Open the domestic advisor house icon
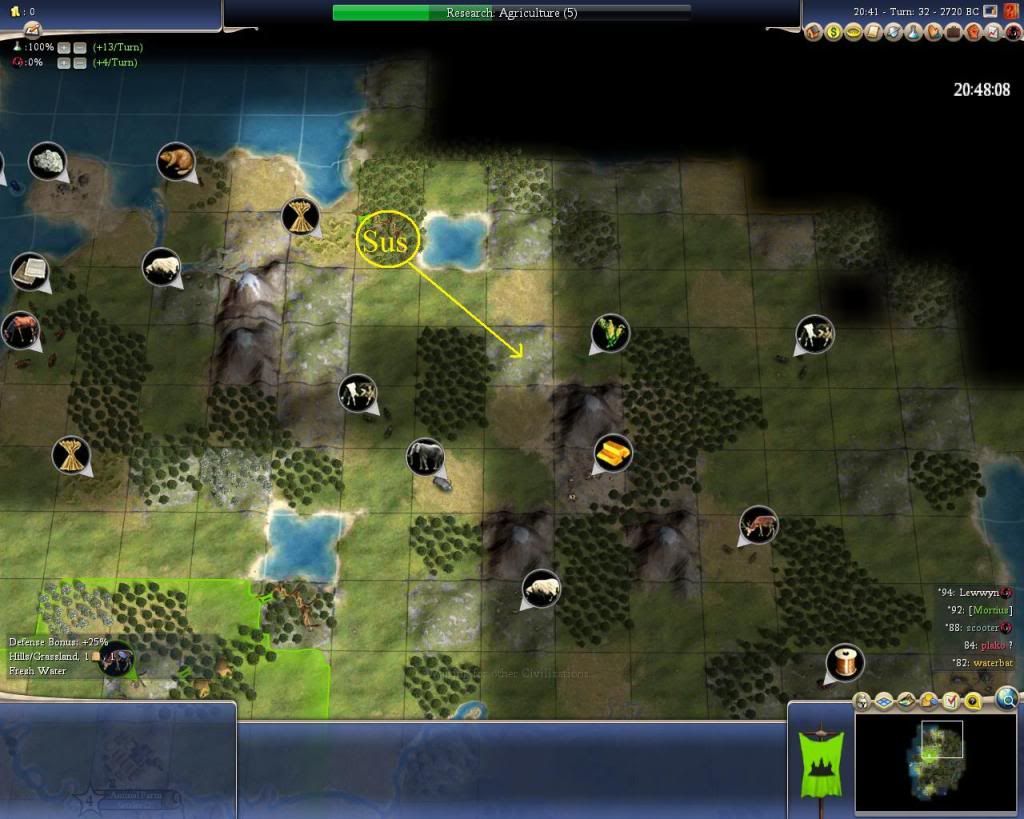The width and height of the screenshot is (1024, 819). click(x=814, y=33)
